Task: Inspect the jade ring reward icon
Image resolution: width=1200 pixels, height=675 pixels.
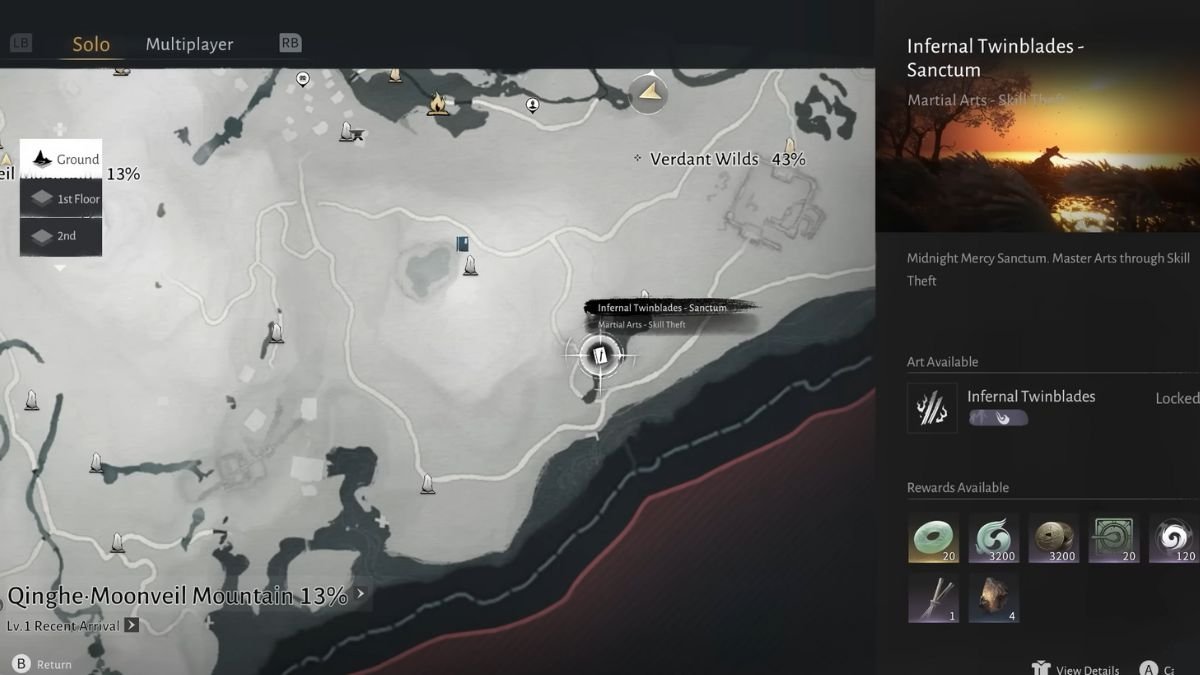Action: (x=933, y=538)
